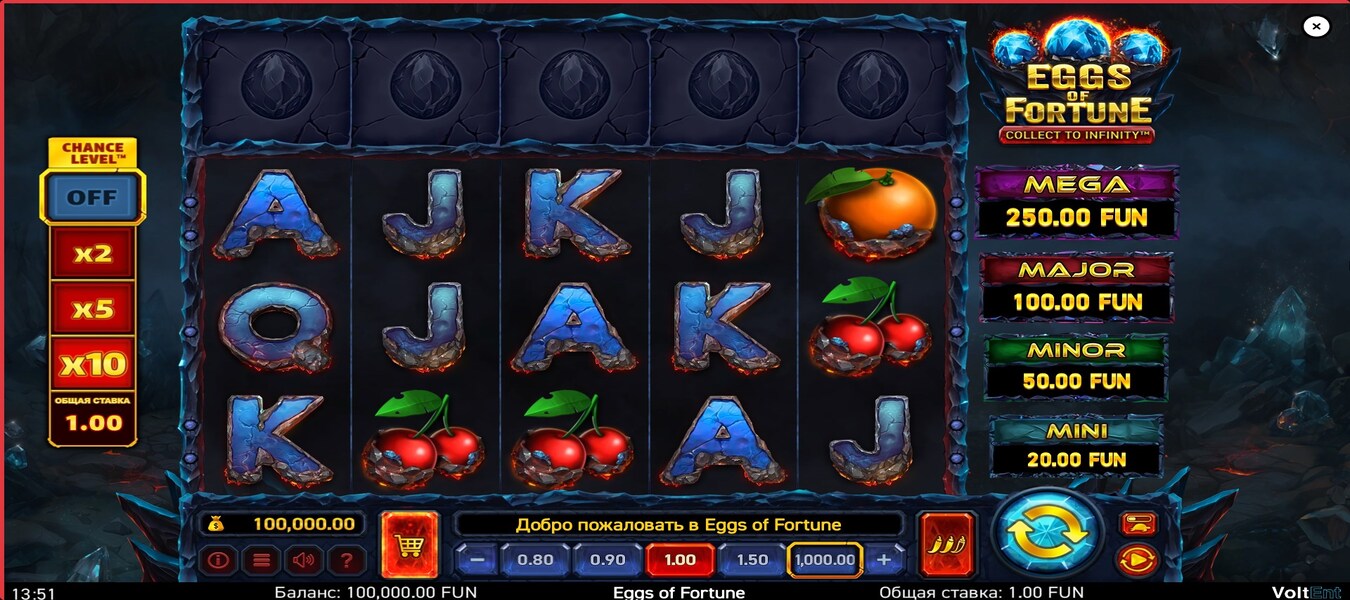Set the bet to 0.80
The image size is (1350, 600).
[x=535, y=560]
